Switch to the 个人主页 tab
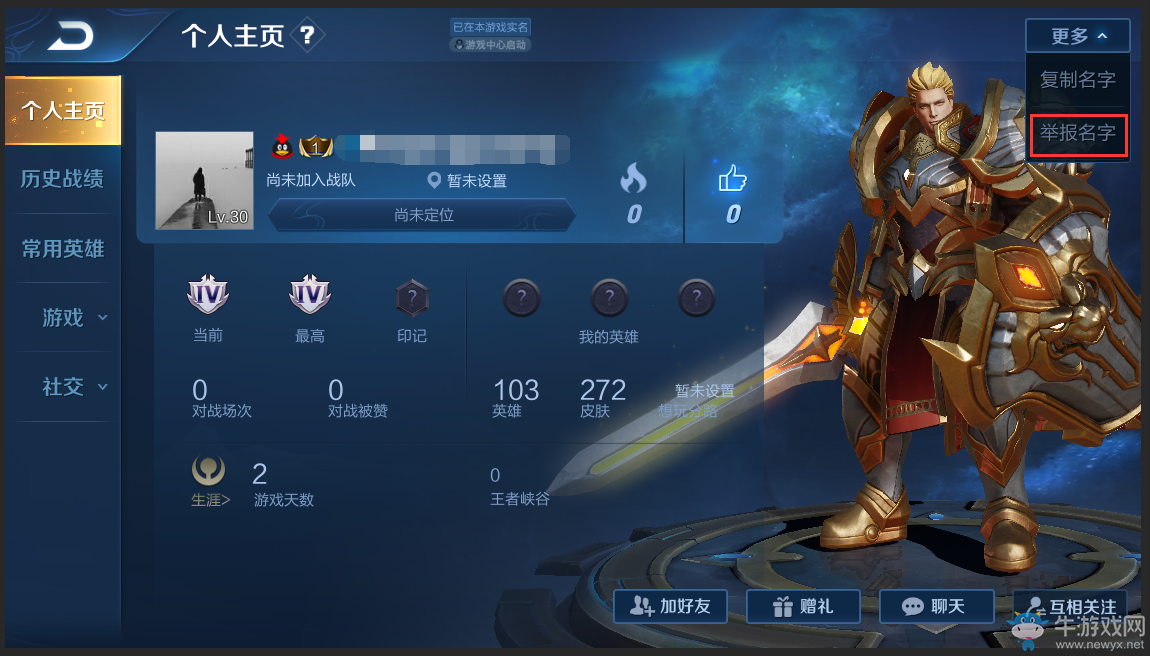1150x656 pixels. [x=63, y=111]
